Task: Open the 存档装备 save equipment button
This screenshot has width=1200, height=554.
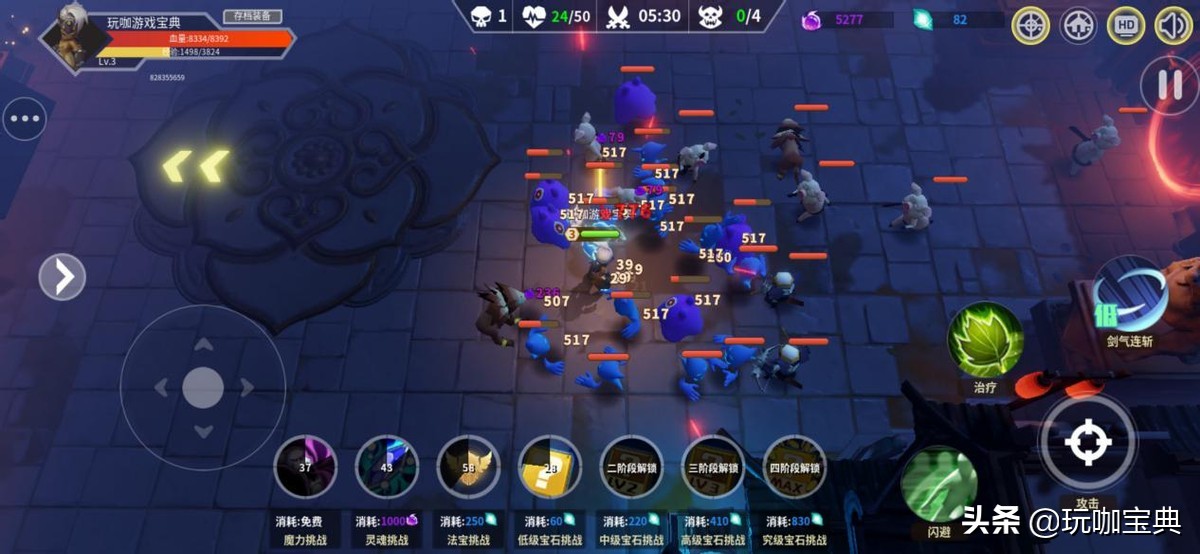Action: (252, 16)
